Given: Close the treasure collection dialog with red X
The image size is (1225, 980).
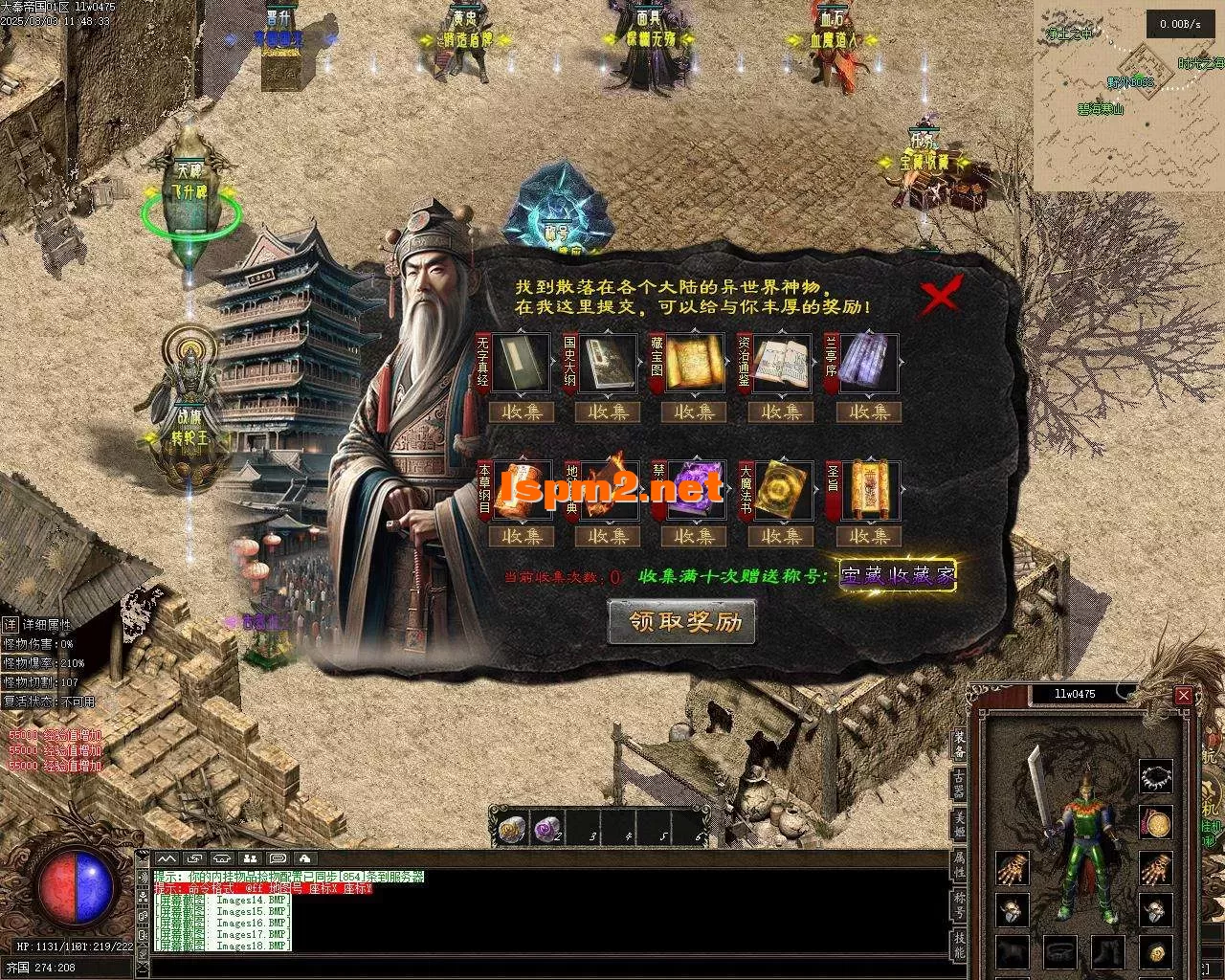Looking at the screenshot, I should click(x=941, y=296).
